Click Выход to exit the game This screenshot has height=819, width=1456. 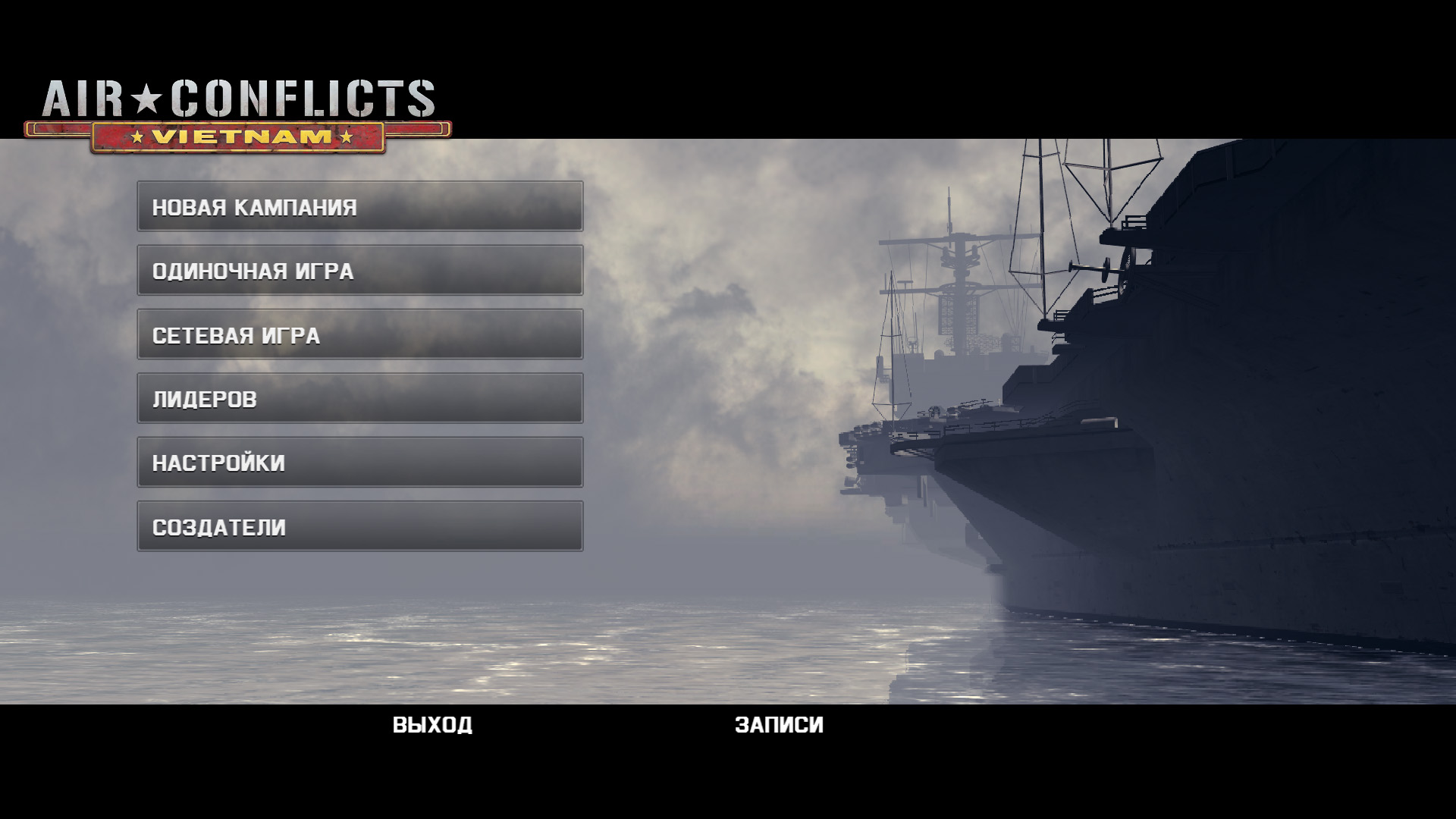point(432,725)
